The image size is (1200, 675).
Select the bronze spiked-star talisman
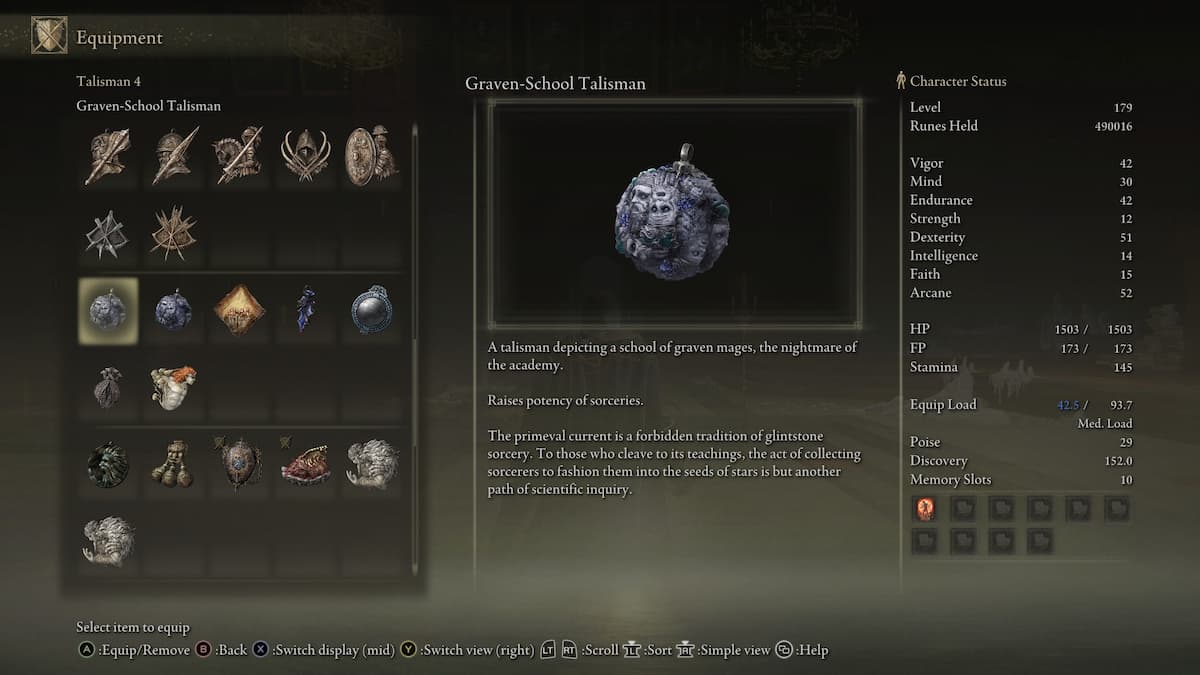173,233
